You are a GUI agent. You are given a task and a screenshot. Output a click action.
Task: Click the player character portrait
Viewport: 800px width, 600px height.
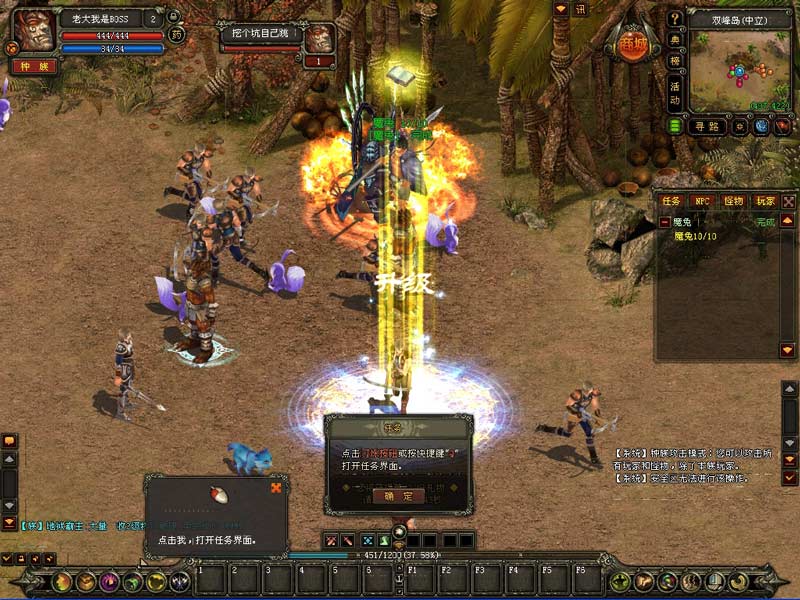[x=33, y=32]
